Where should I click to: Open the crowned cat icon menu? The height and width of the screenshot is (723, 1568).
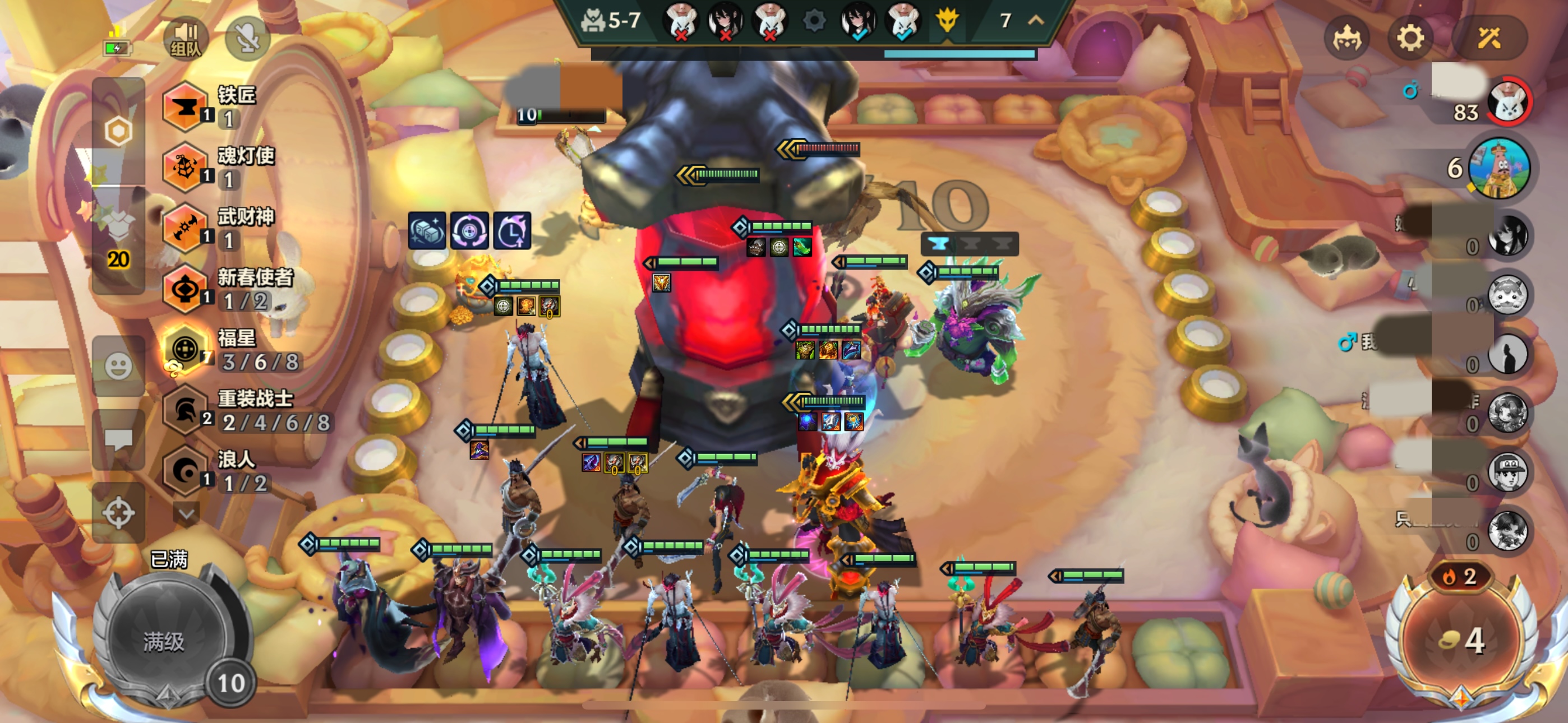click(x=1346, y=38)
